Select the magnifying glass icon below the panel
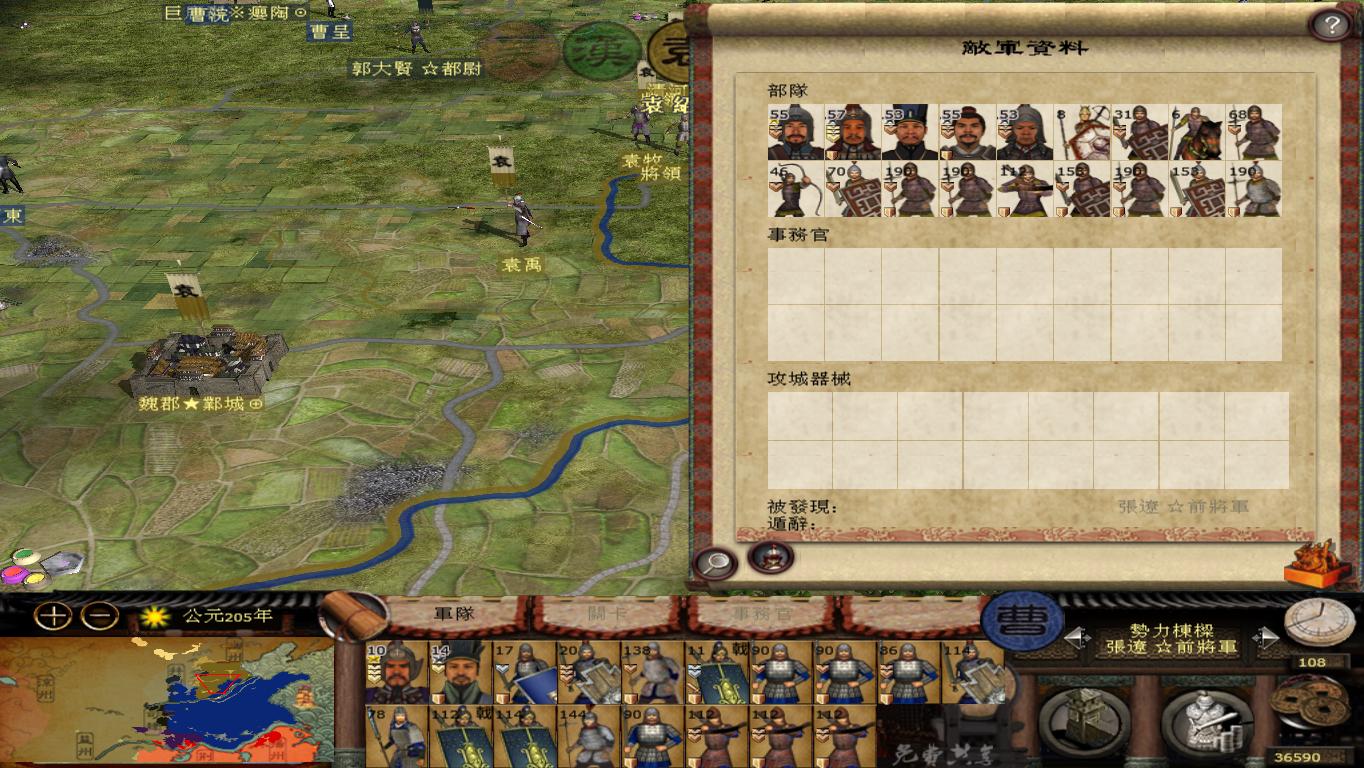Screen dimensions: 1364x768 coord(714,561)
